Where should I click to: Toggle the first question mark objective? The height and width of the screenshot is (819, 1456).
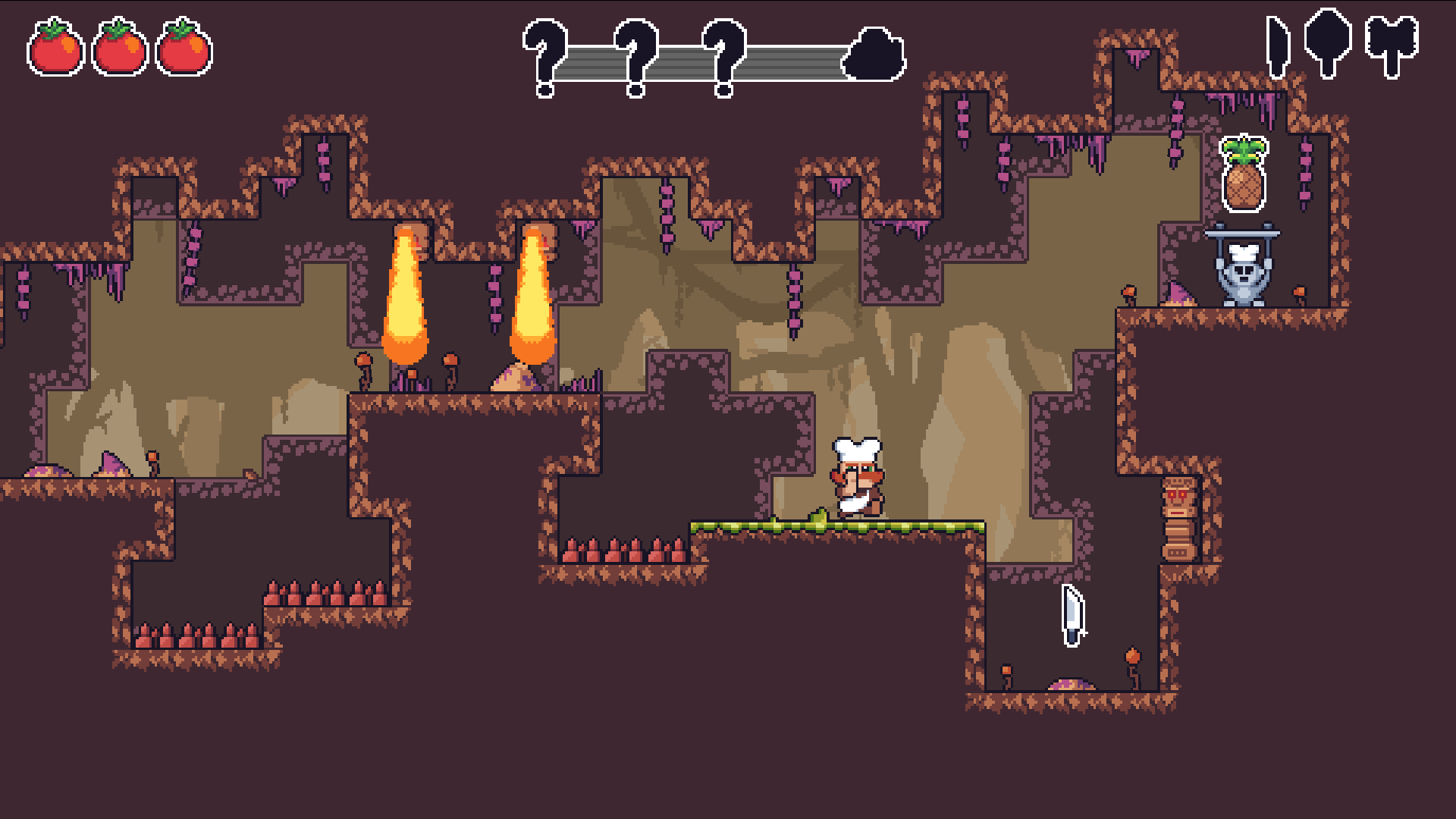(544, 57)
